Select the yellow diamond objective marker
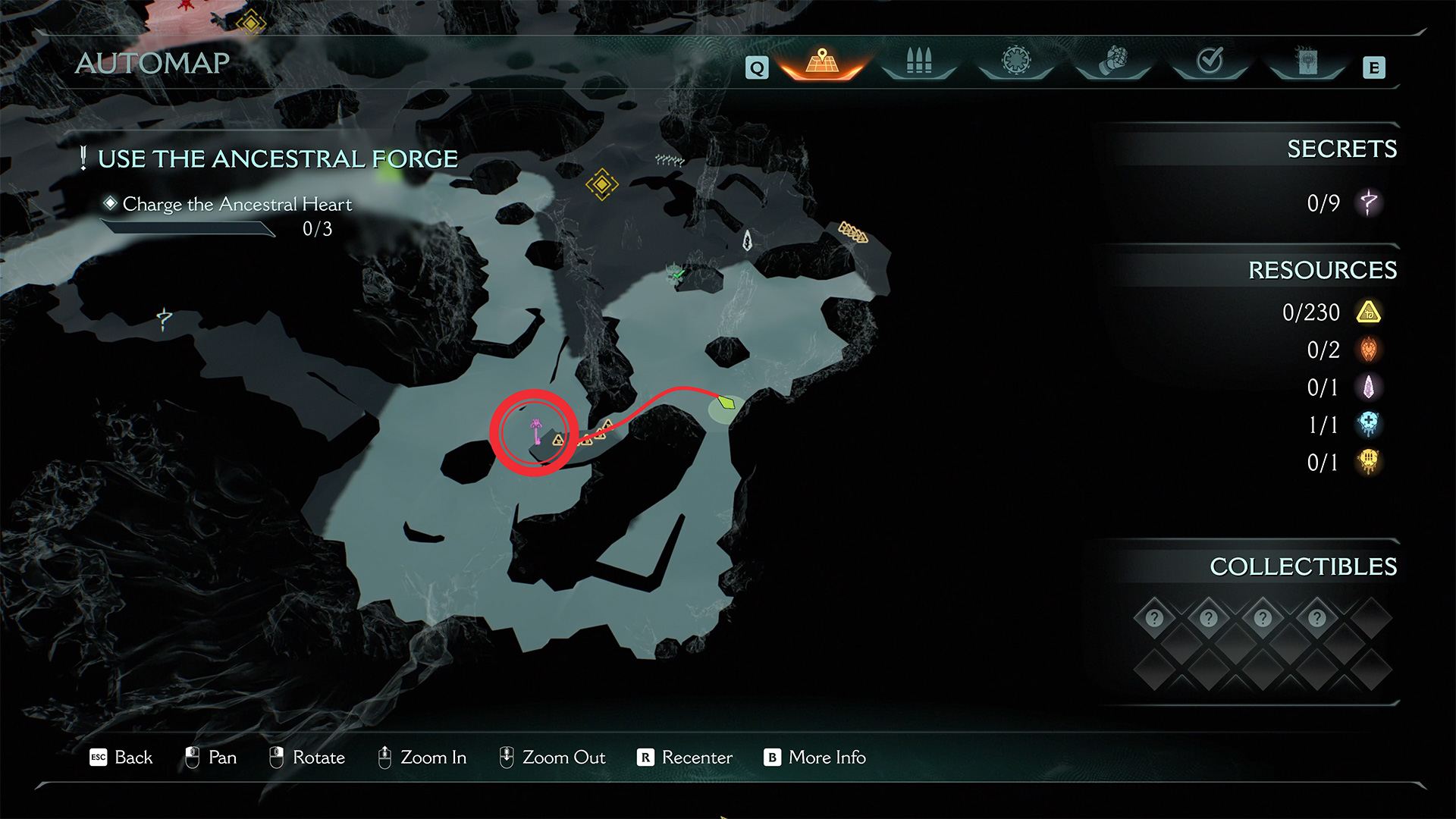This screenshot has width=1456, height=819. pos(601,184)
